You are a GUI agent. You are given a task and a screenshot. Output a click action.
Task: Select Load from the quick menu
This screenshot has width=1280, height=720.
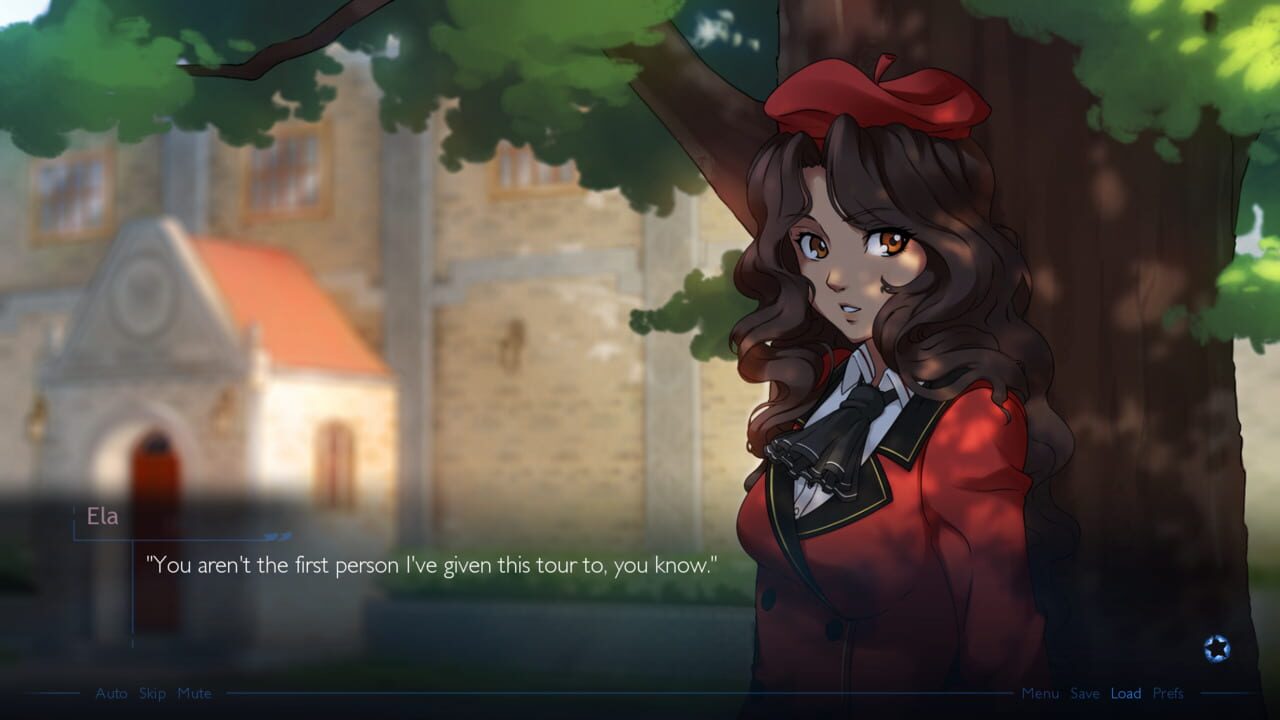click(1126, 693)
